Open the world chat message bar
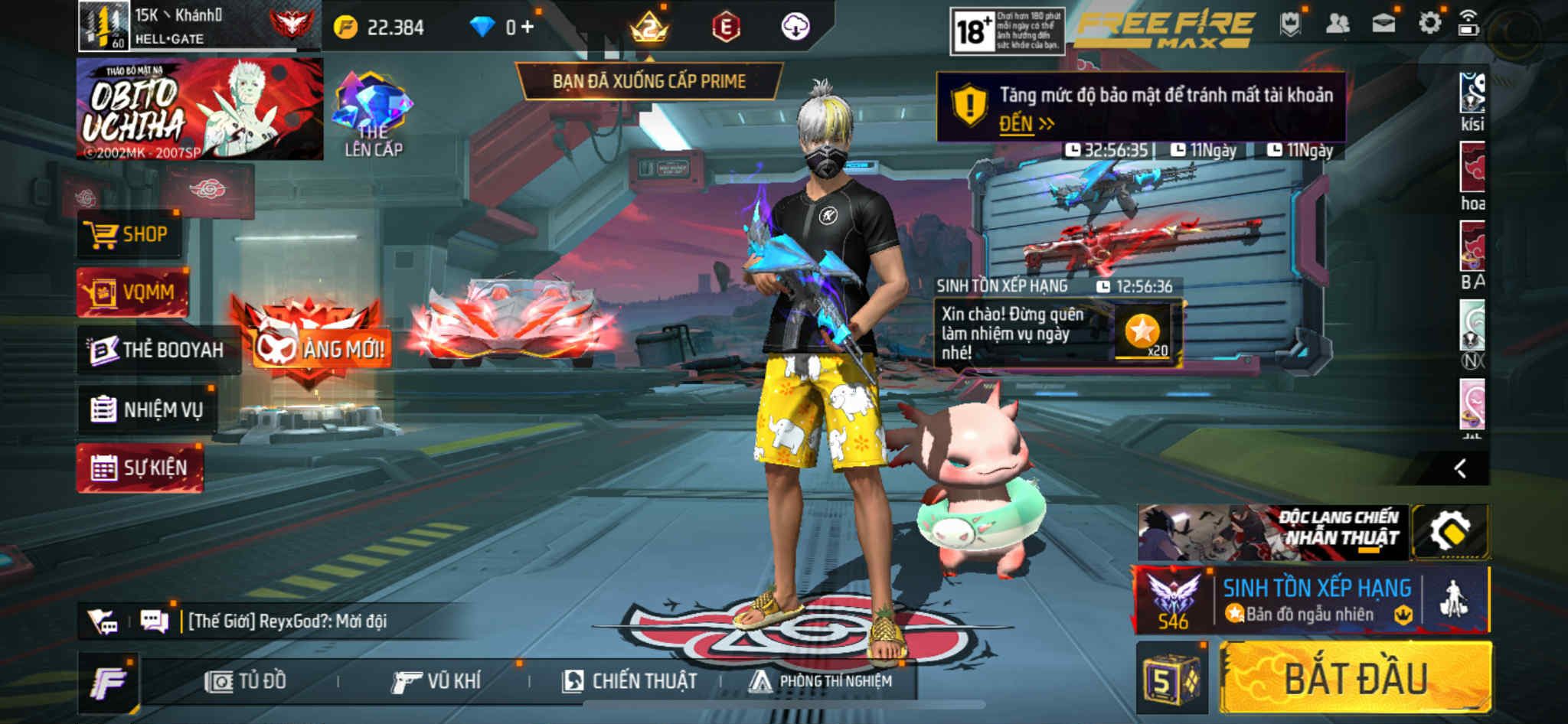Screen dimensions: 1568x724 click(287, 621)
